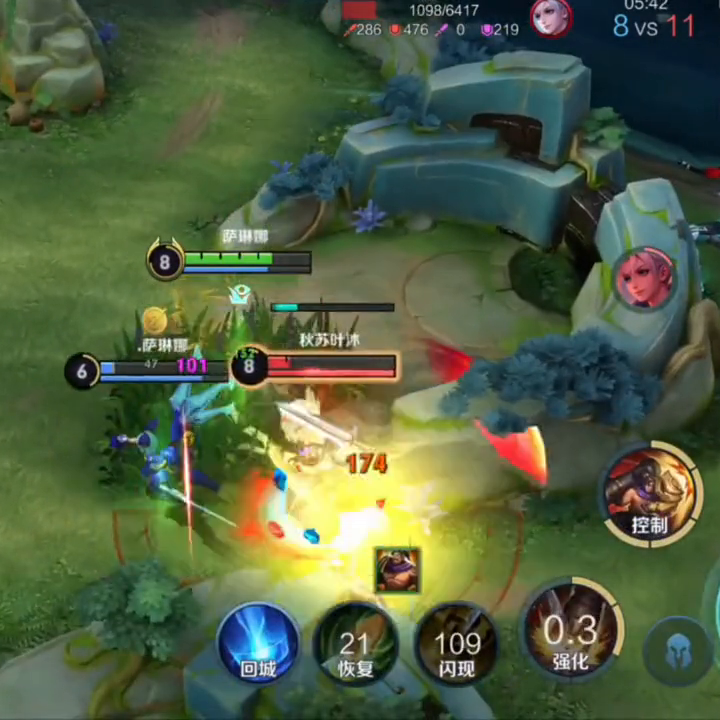Select the small hero portrait above skills

(397, 569)
